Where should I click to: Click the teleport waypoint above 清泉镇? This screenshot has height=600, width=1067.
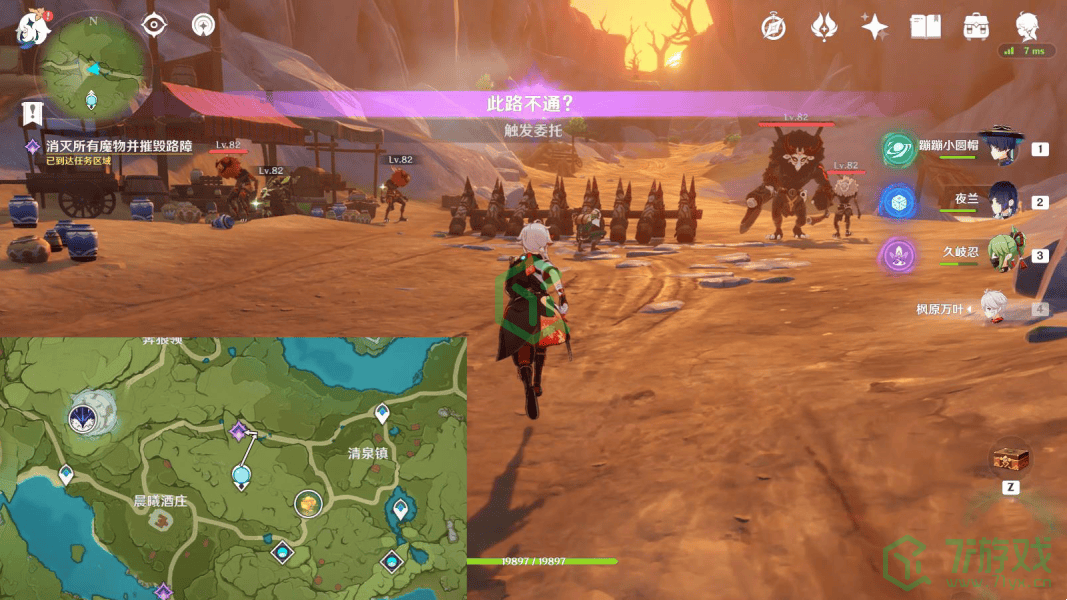pyautogui.click(x=382, y=413)
